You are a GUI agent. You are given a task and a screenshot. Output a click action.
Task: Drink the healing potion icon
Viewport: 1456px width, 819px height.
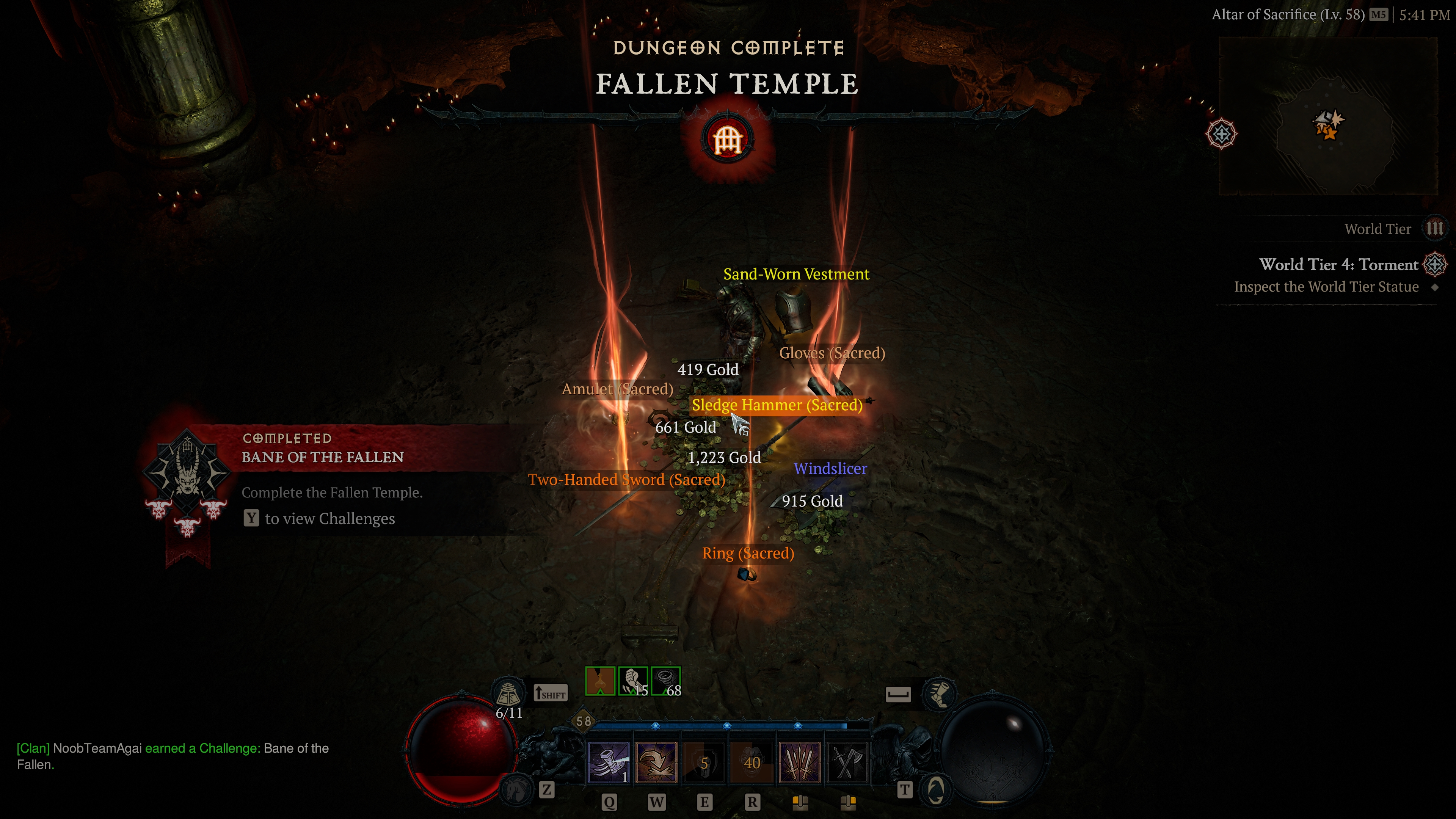pyautogui.click(x=507, y=693)
